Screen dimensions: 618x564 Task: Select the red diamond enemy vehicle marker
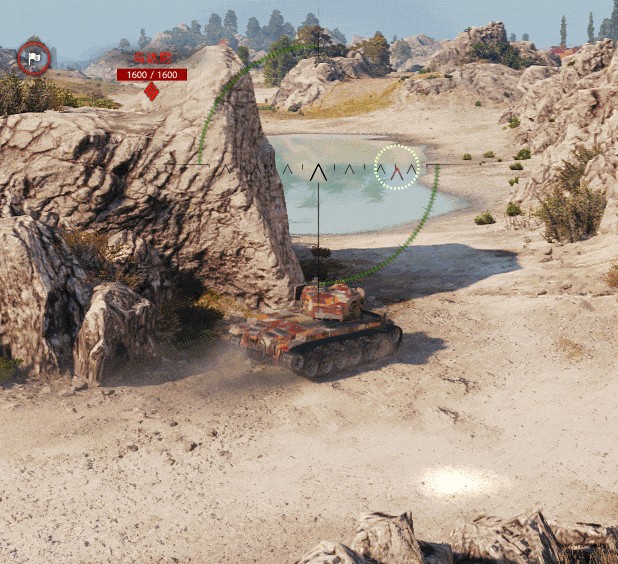coord(151,92)
